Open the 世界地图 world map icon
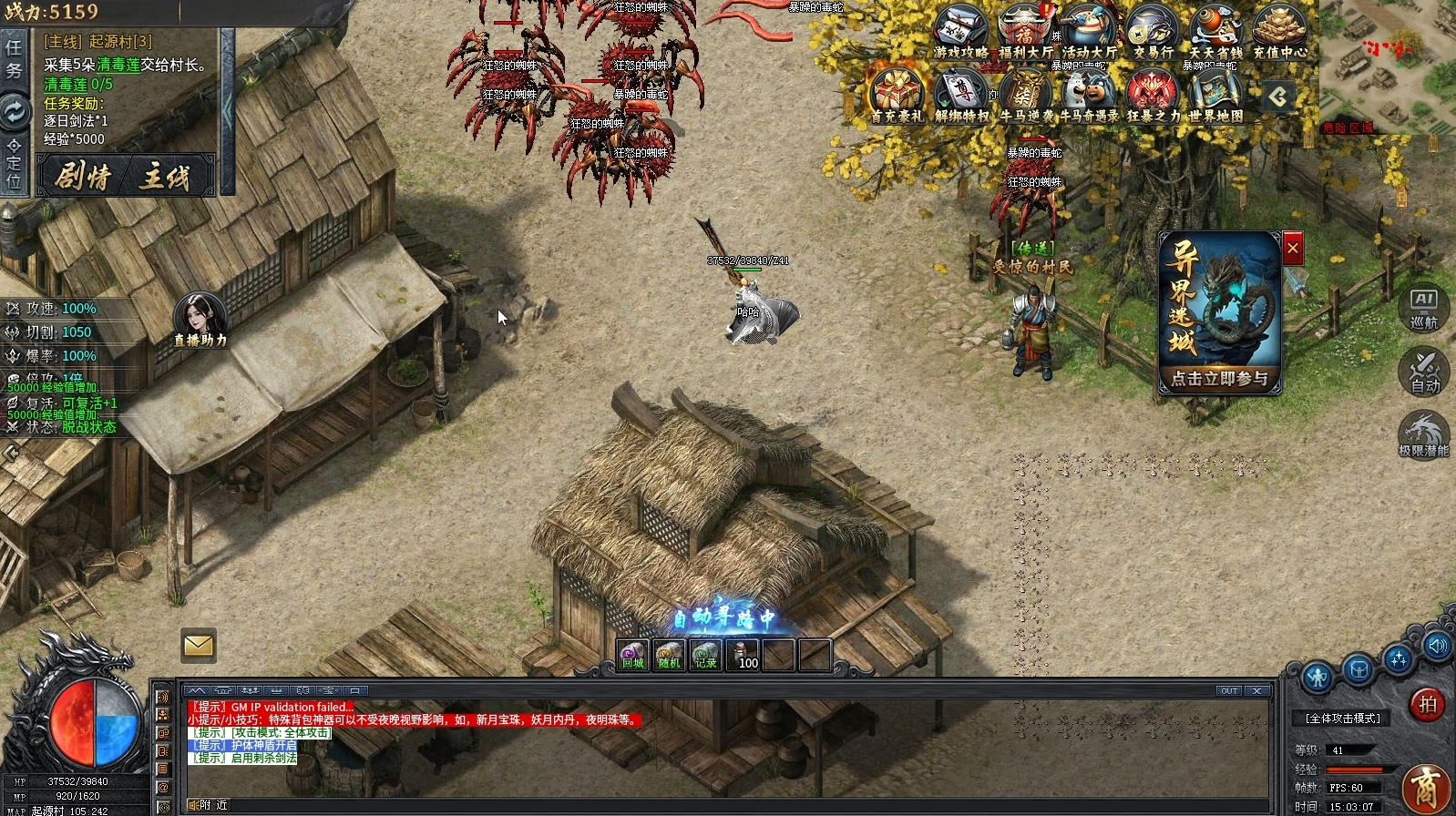1456x816 pixels. click(x=1216, y=96)
